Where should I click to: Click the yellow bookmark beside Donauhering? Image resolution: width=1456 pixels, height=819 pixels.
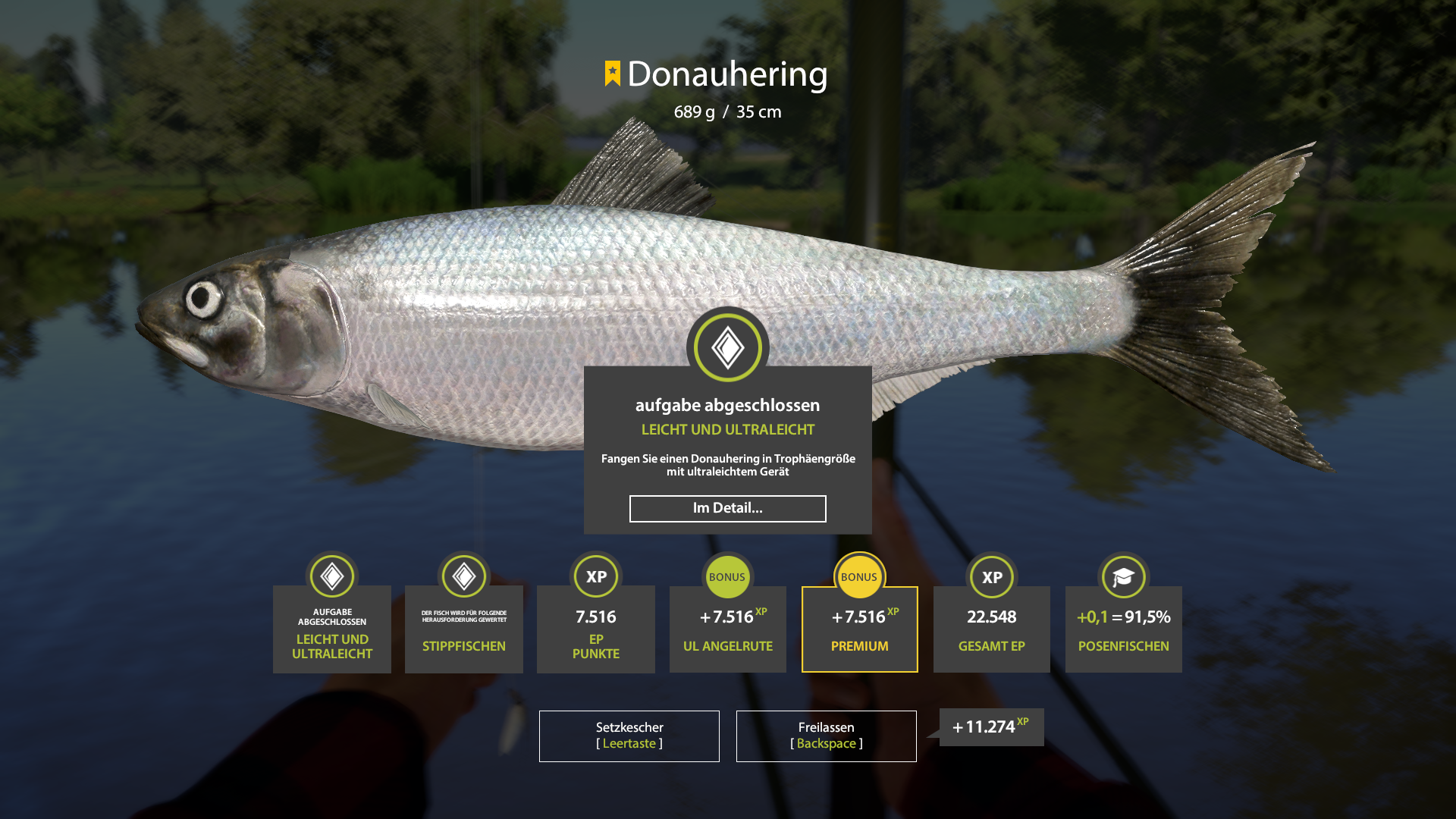[611, 74]
